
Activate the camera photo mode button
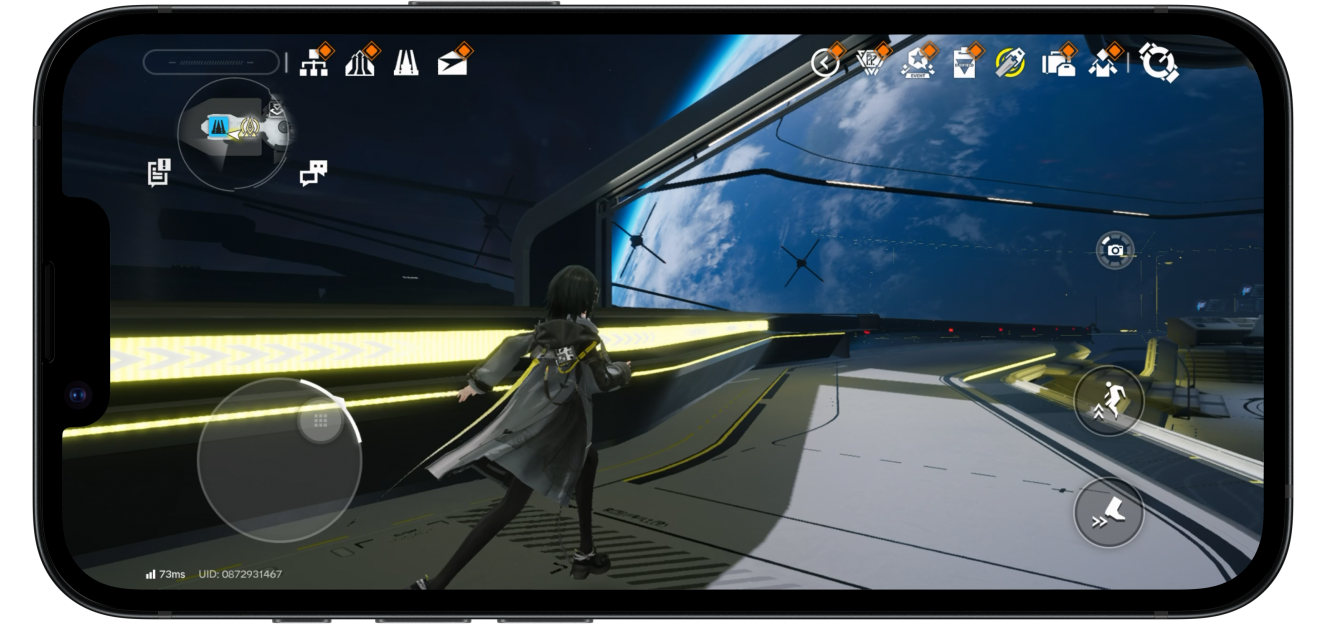click(1115, 250)
